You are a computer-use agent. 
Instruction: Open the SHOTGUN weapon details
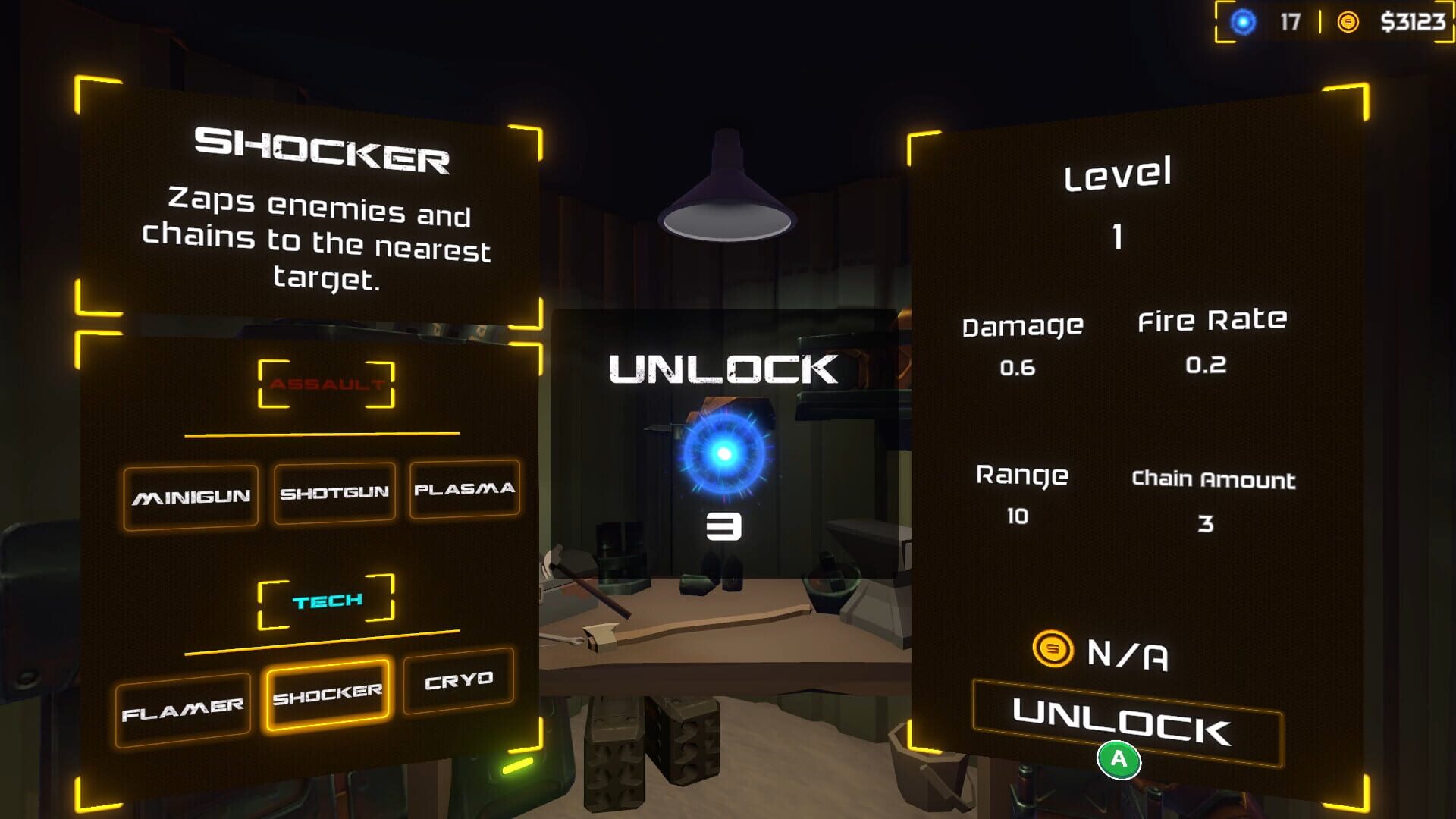pos(334,493)
